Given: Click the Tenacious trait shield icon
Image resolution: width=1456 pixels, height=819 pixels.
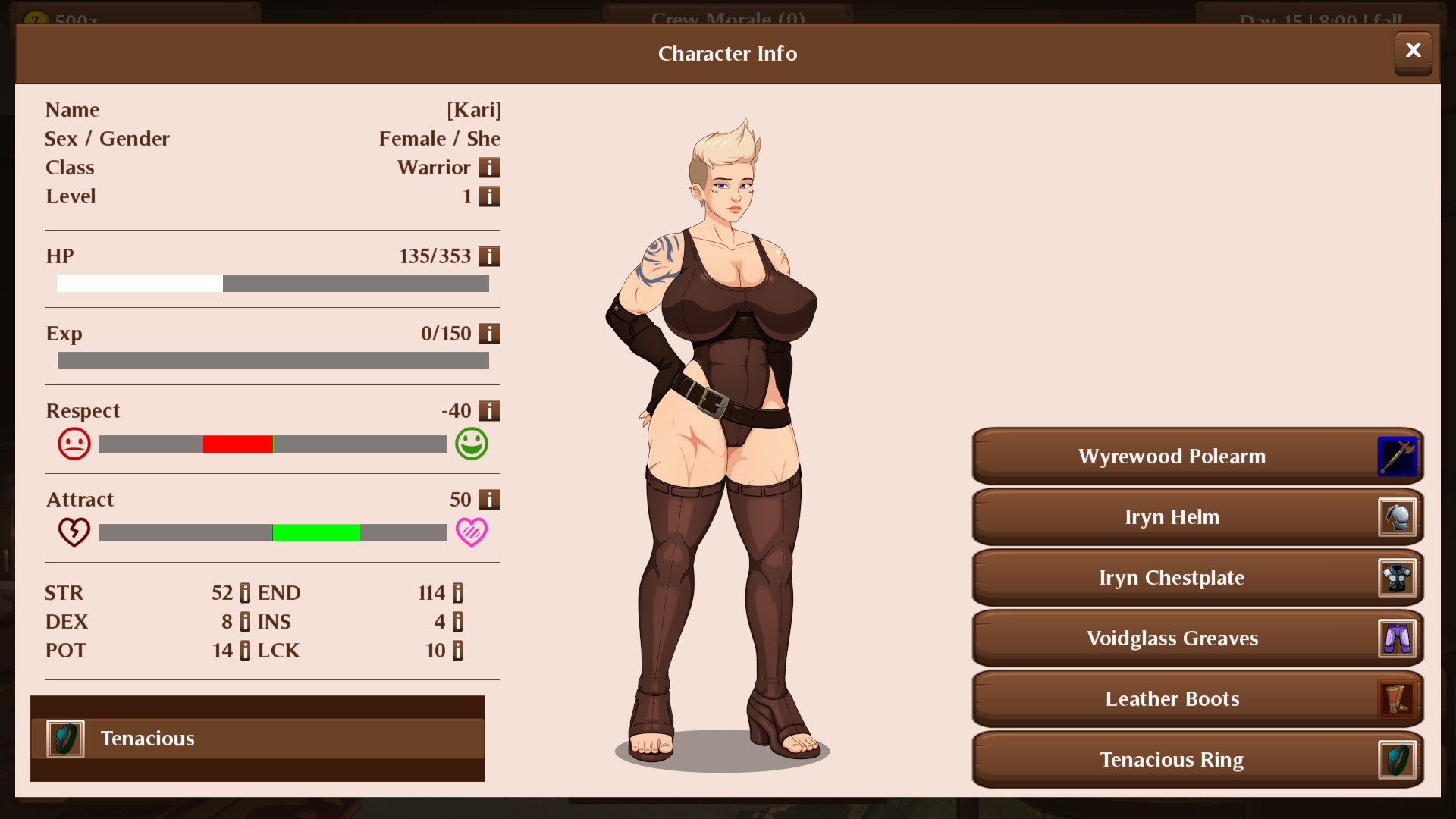Looking at the screenshot, I should point(64,738).
